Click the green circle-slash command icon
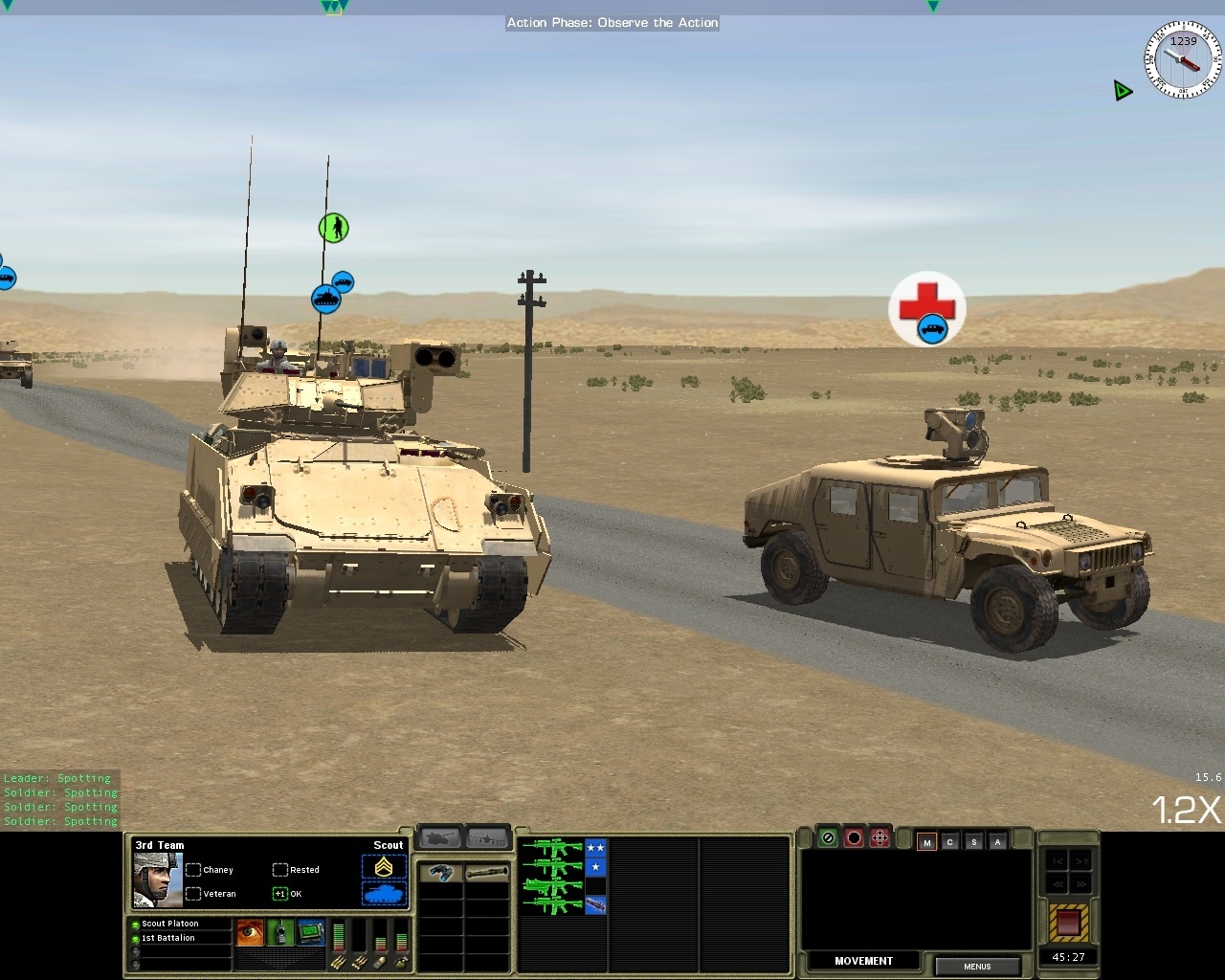The height and width of the screenshot is (980, 1225). pyautogui.click(x=827, y=837)
